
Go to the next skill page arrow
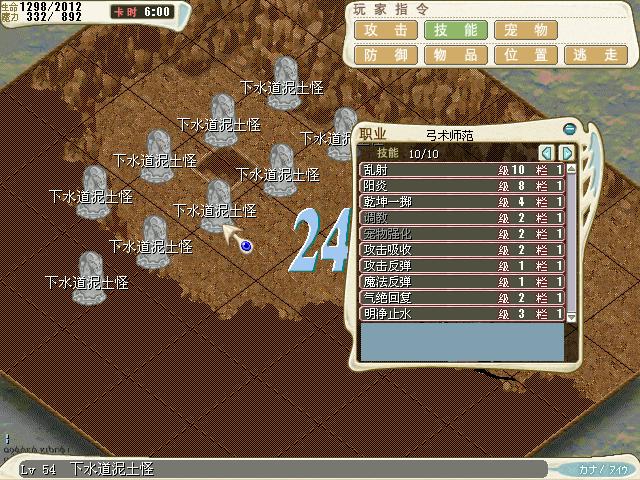tap(566, 153)
